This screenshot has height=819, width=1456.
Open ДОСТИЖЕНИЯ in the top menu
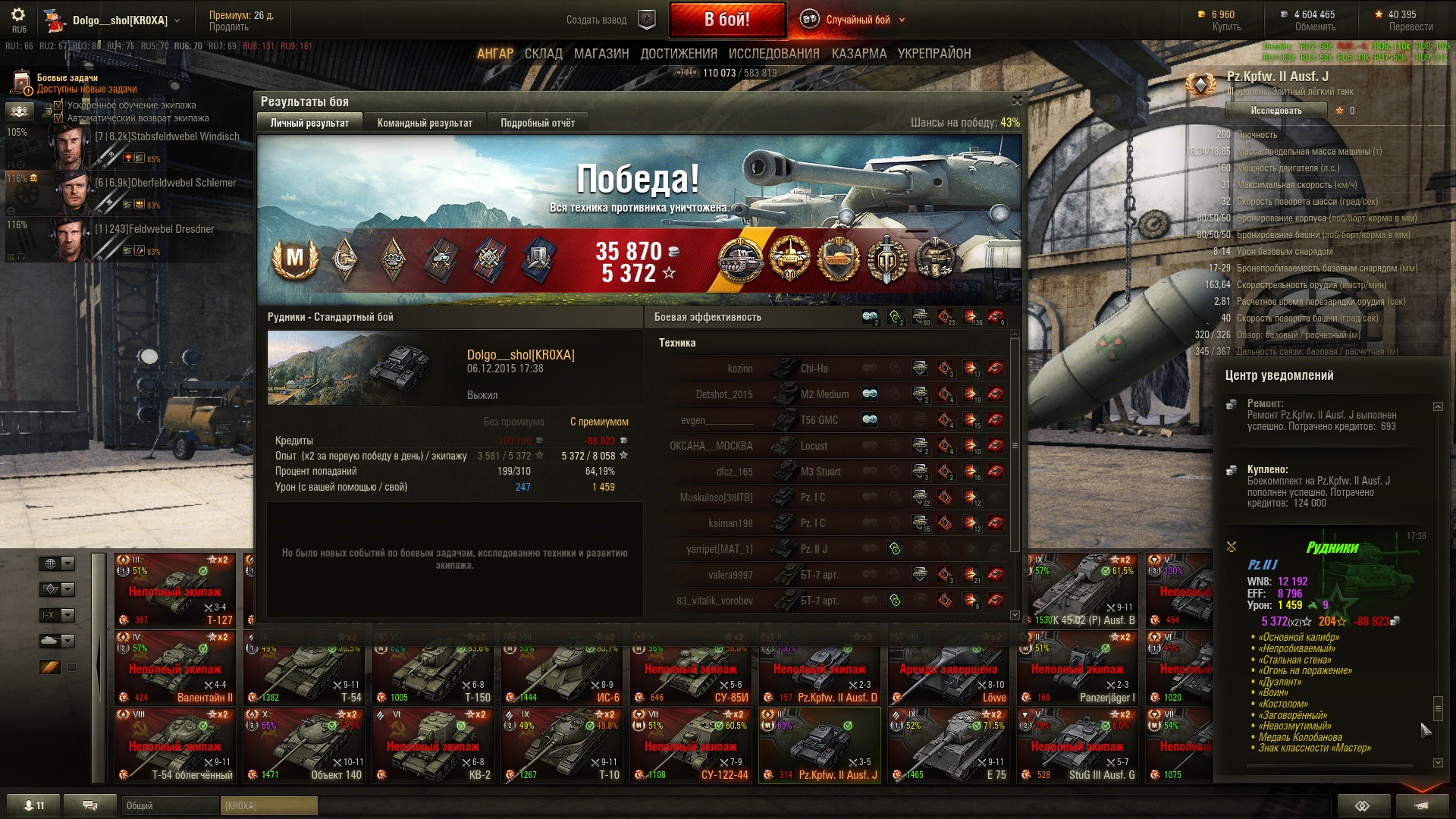coord(679,54)
